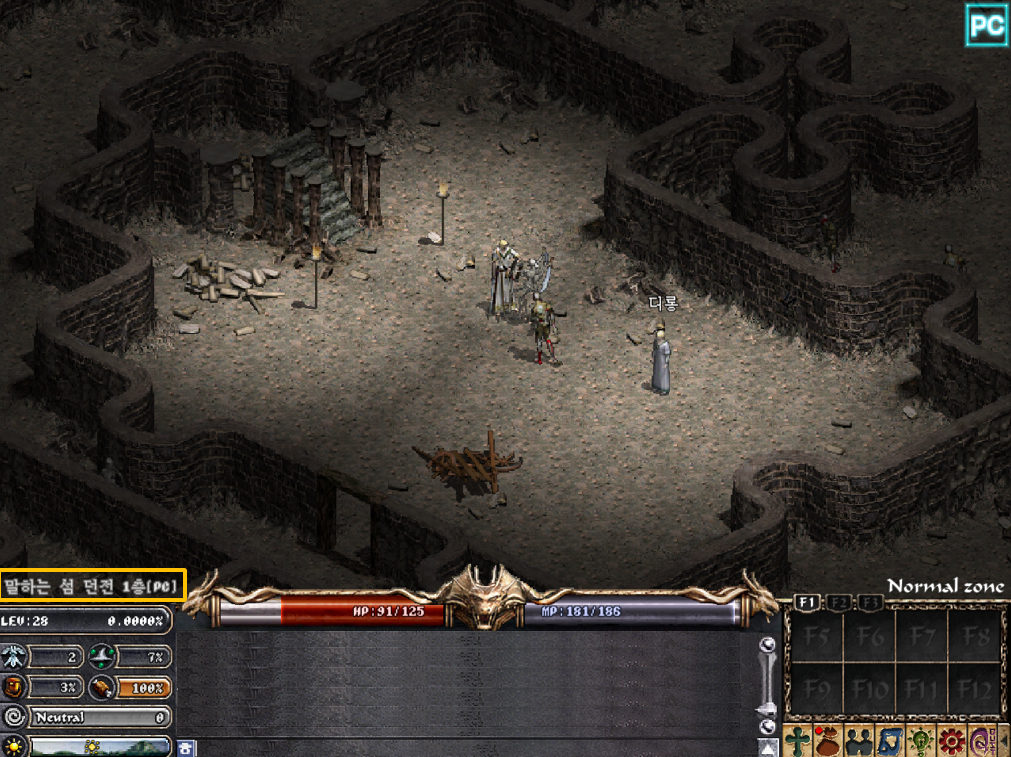Viewport: 1011px width, 757px height.
Task: Click the PC badge in the corner
Action: (x=986, y=25)
